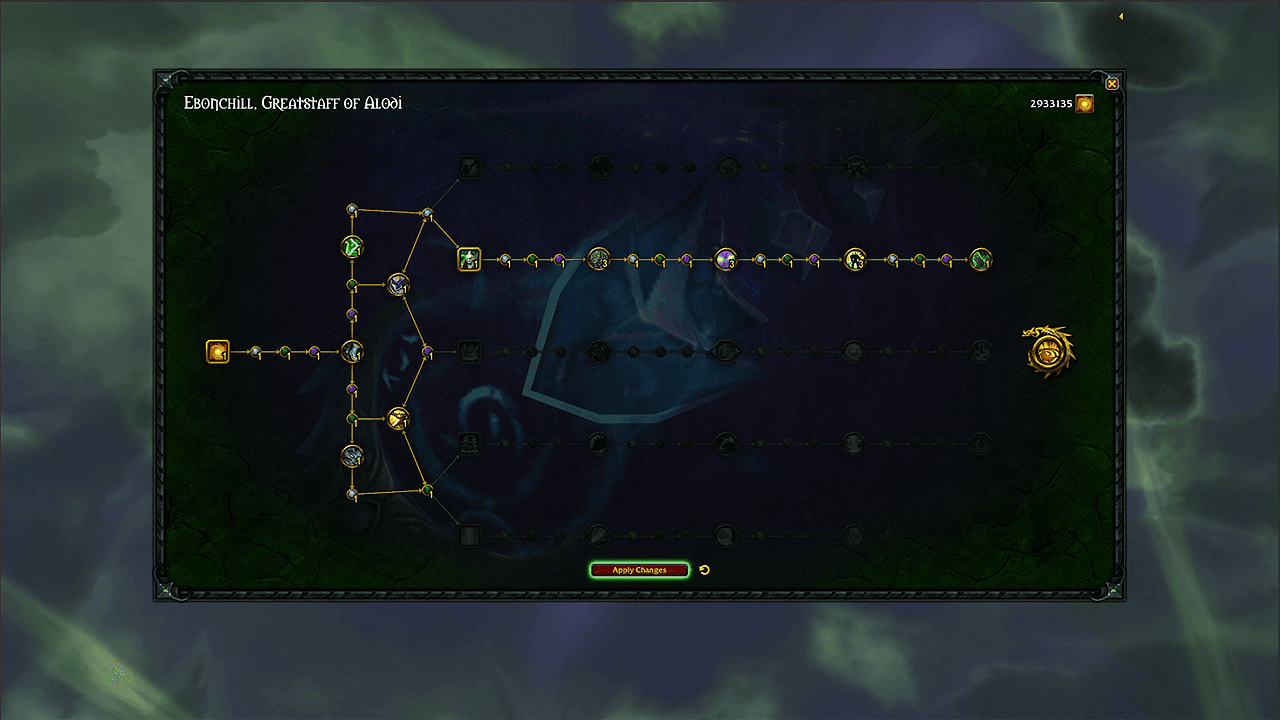Select the dark shadow node showing rank 3
This screenshot has height=720, width=1280.
tap(854, 260)
